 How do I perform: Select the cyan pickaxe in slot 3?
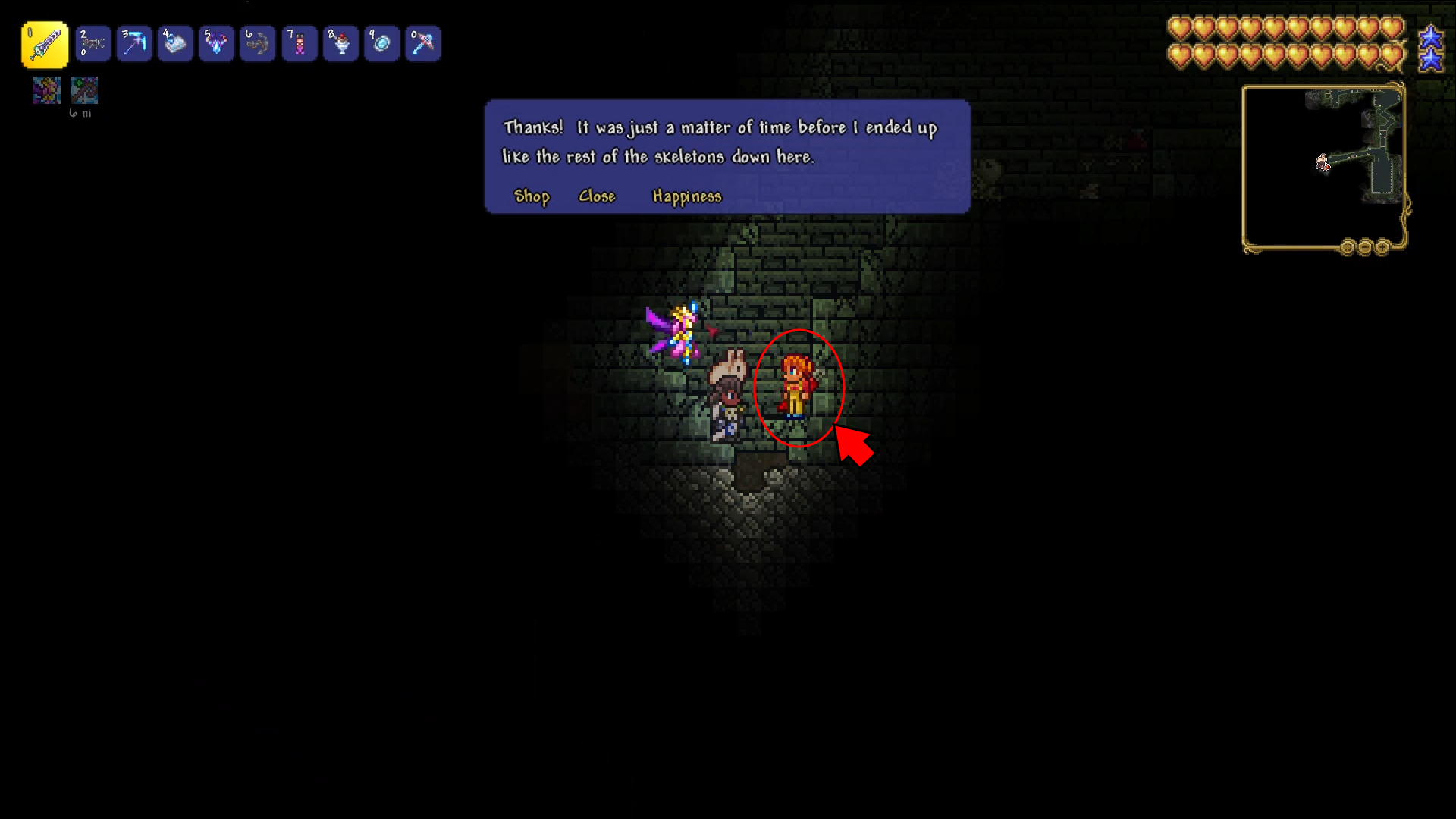point(134,44)
